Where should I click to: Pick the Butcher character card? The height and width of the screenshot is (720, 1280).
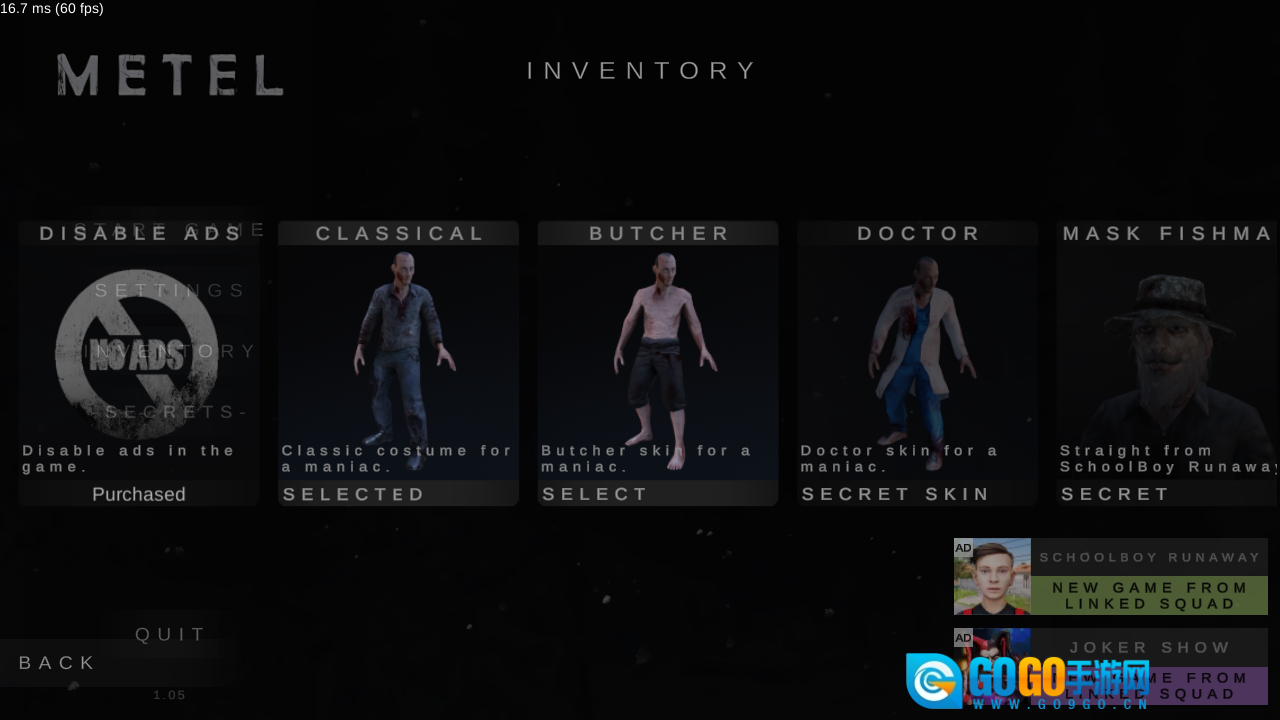(658, 350)
